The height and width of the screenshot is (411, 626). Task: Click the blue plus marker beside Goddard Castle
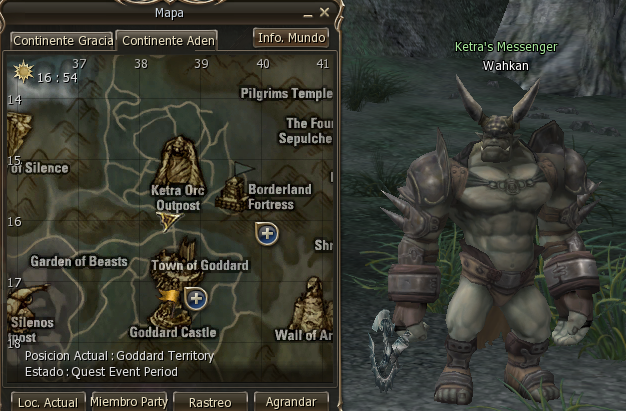point(196,297)
